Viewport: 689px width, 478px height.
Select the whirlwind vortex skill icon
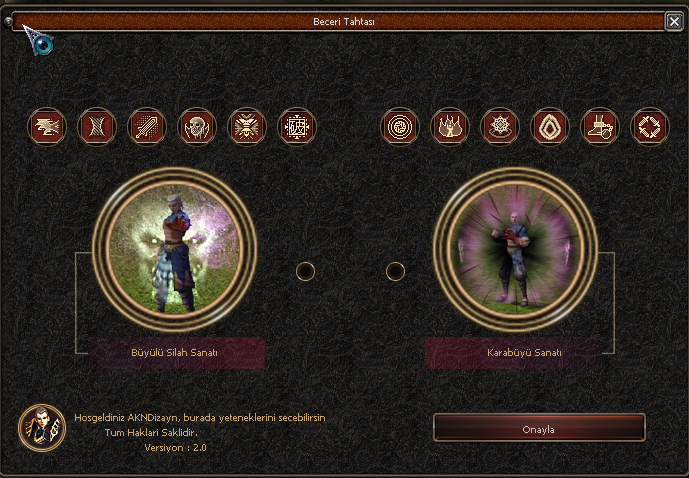point(97,127)
